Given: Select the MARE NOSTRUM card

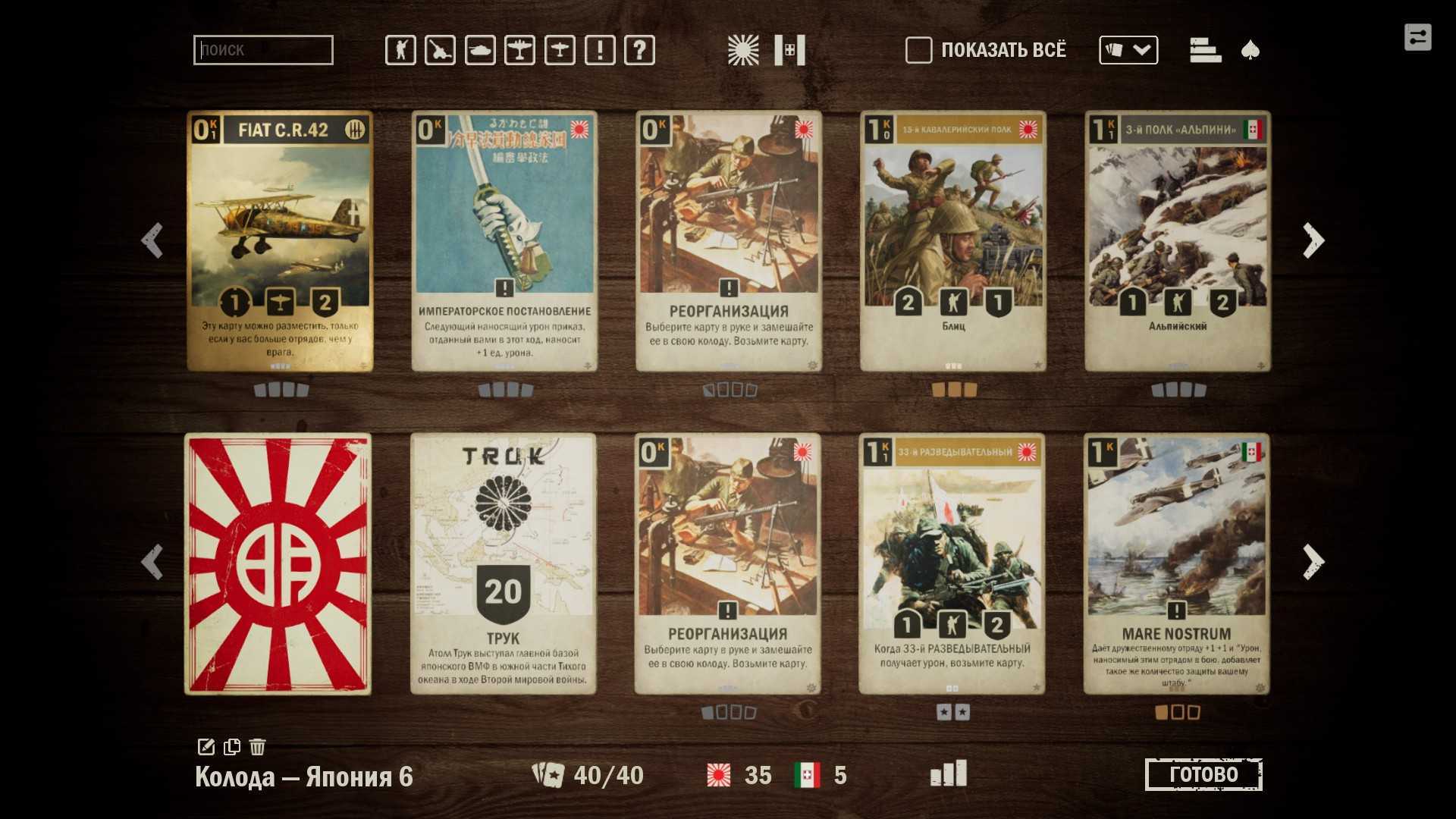Looking at the screenshot, I should [x=1177, y=563].
